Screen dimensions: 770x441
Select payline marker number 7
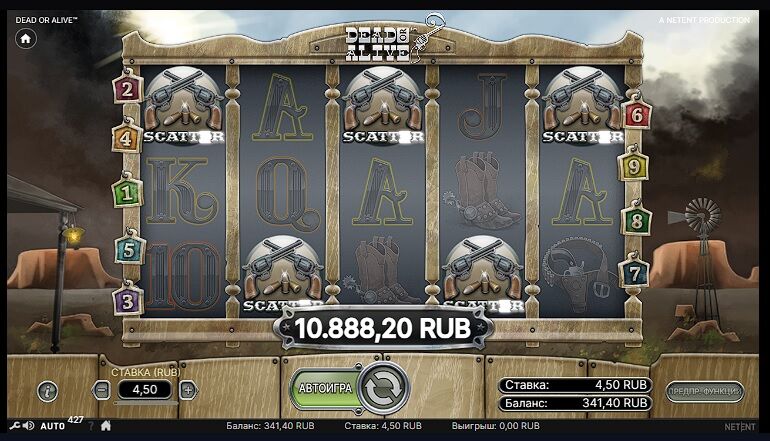pyautogui.click(x=634, y=272)
